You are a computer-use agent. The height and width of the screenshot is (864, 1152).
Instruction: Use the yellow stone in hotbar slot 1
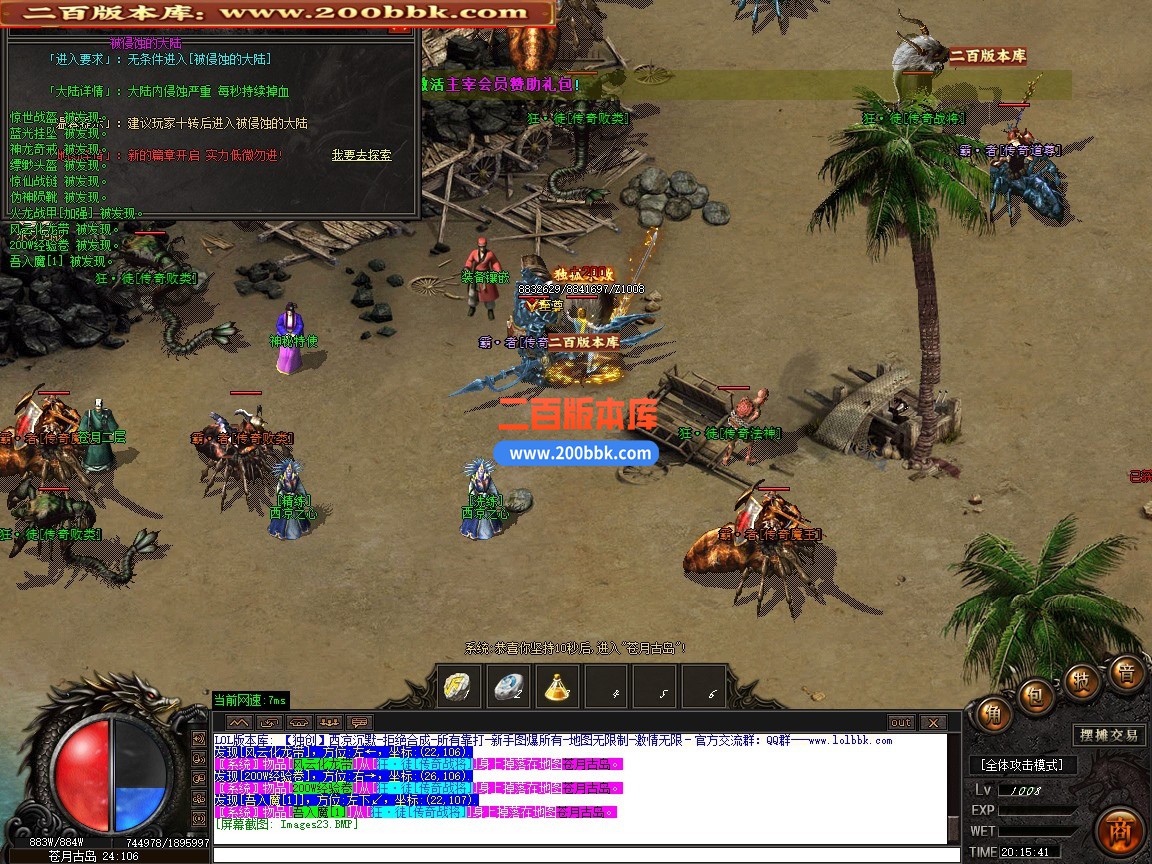(459, 686)
